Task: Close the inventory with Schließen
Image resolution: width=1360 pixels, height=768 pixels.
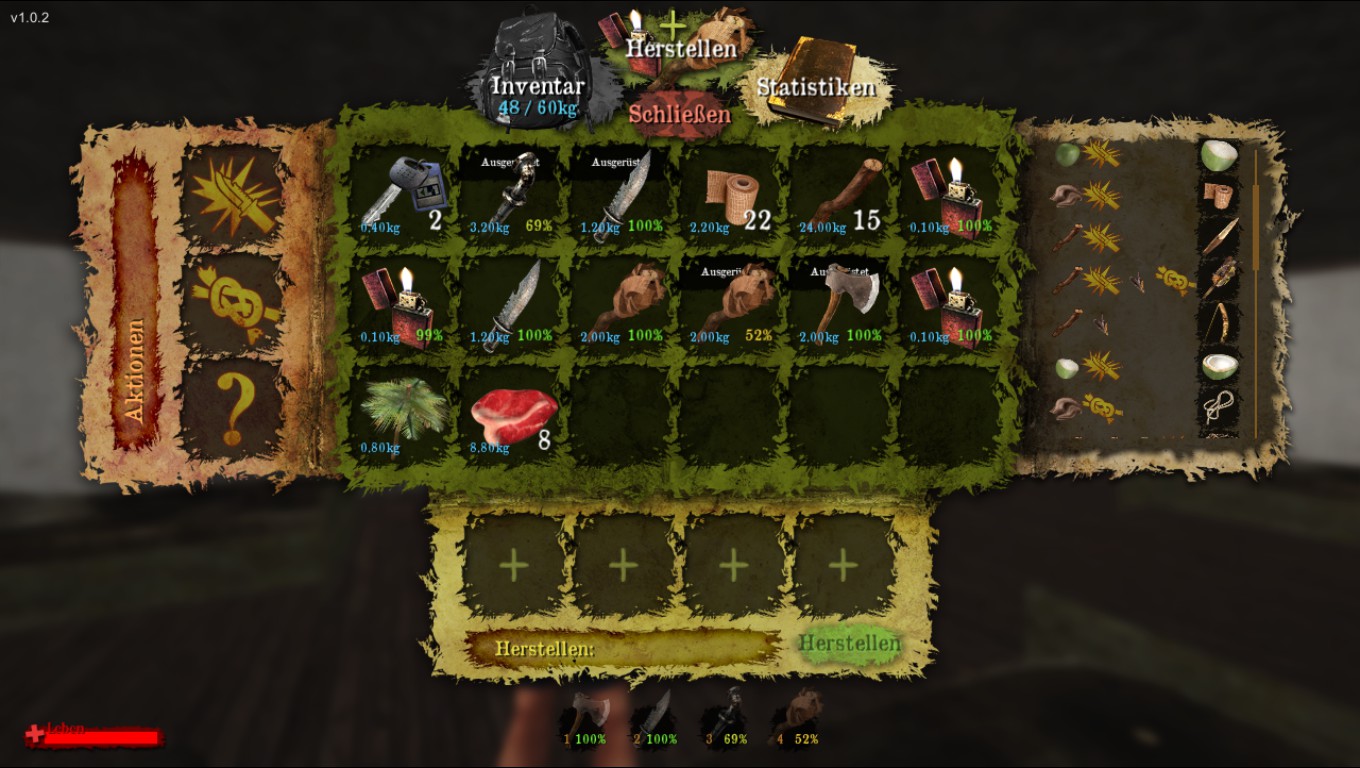Action: [679, 115]
